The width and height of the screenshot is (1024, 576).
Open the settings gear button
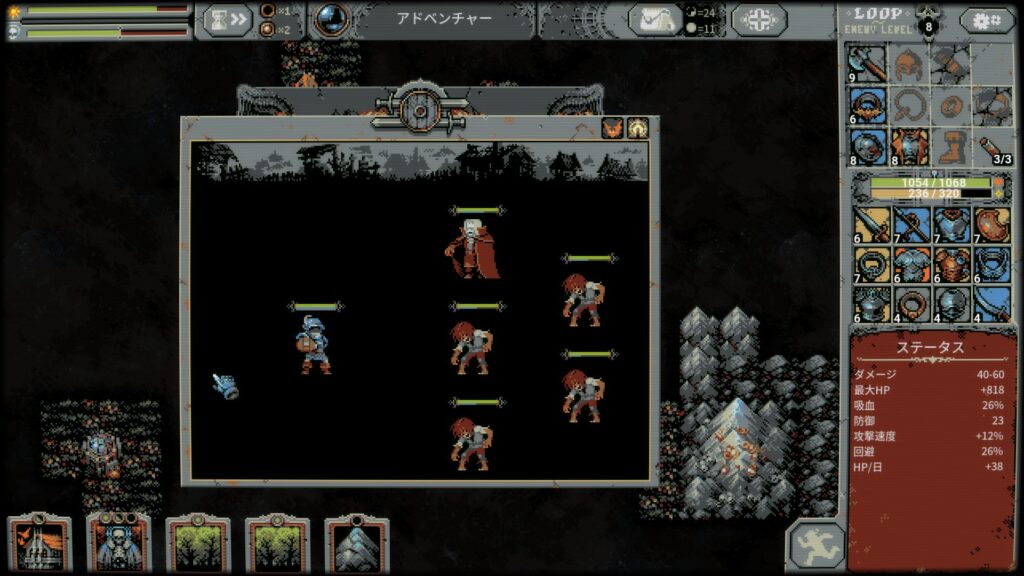pyautogui.click(x=986, y=20)
